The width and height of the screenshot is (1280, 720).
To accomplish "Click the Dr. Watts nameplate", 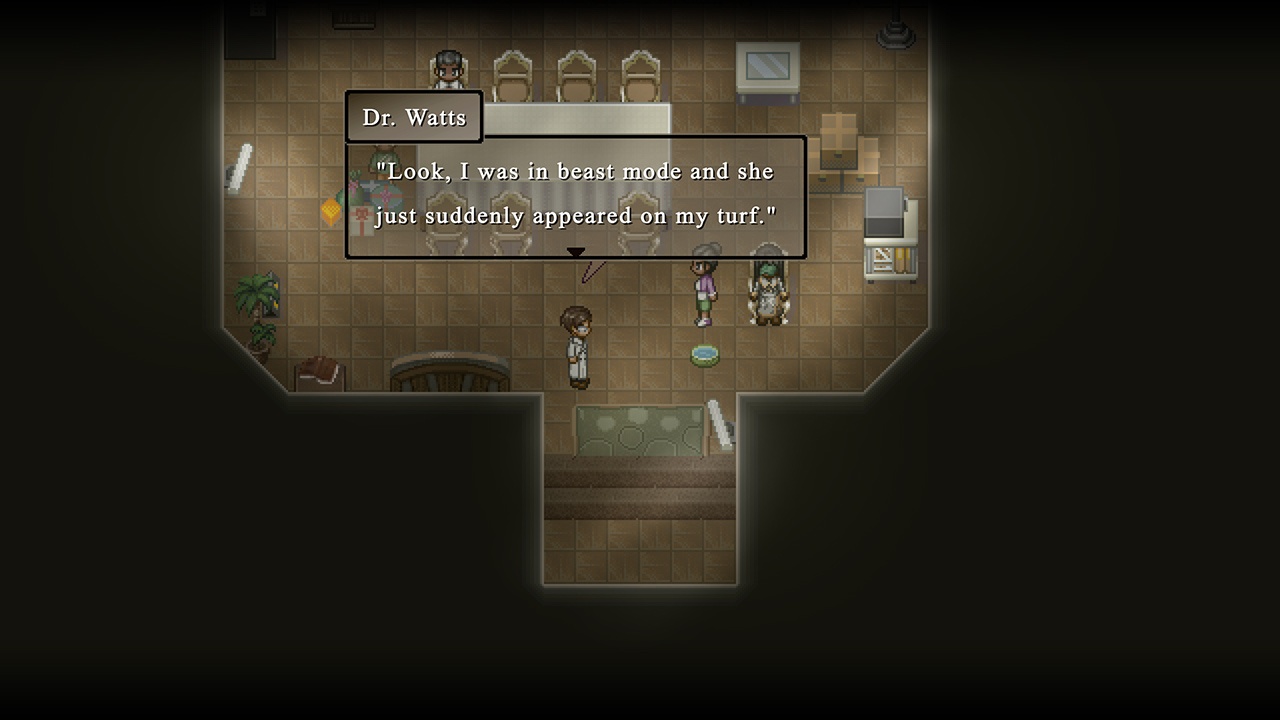I will (413, 116).
